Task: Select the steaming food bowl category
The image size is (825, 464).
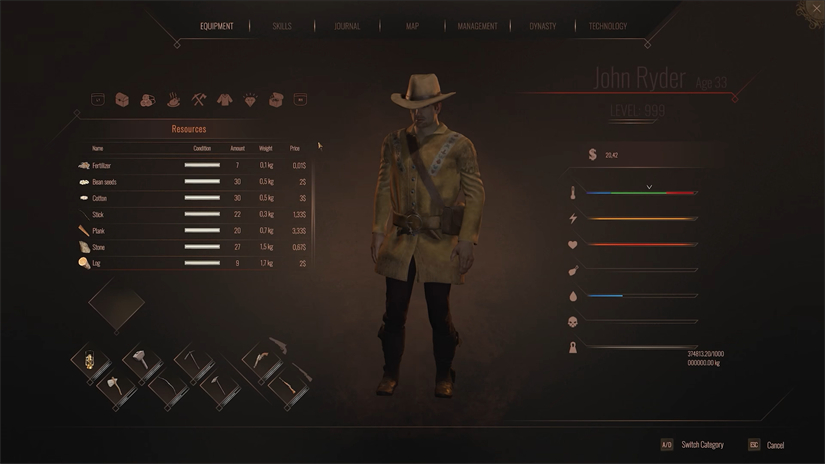Action: coord(173,100)
